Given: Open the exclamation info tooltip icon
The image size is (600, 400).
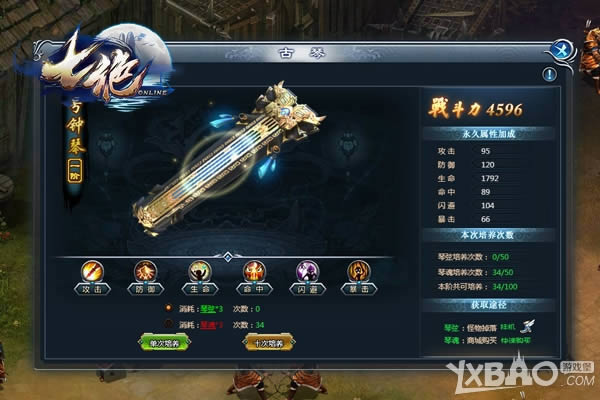Looking at the screenshot, I should pos(550,74).
